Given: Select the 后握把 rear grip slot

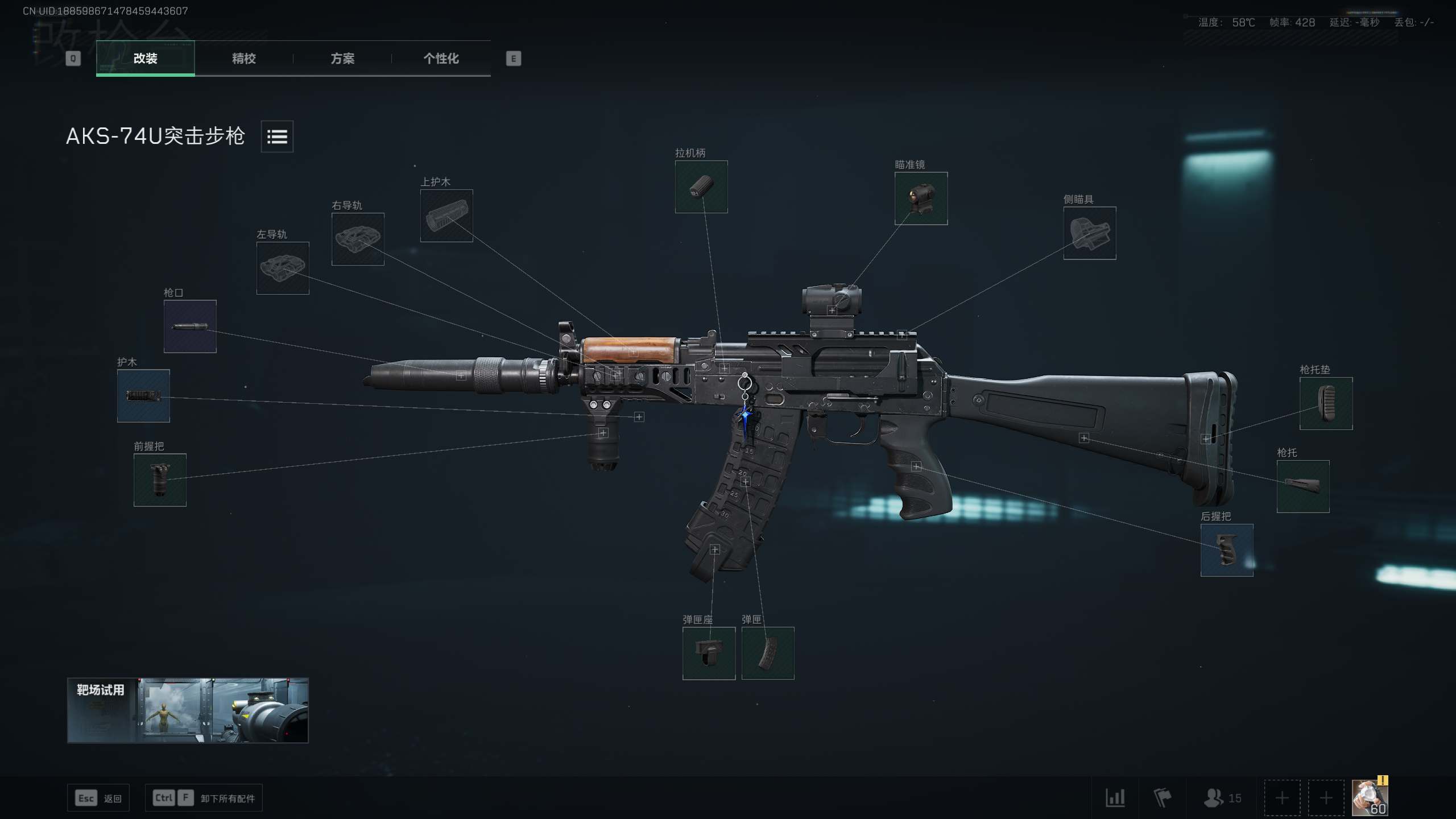Looking at the screenshot, I should (x=1227, y=551).
